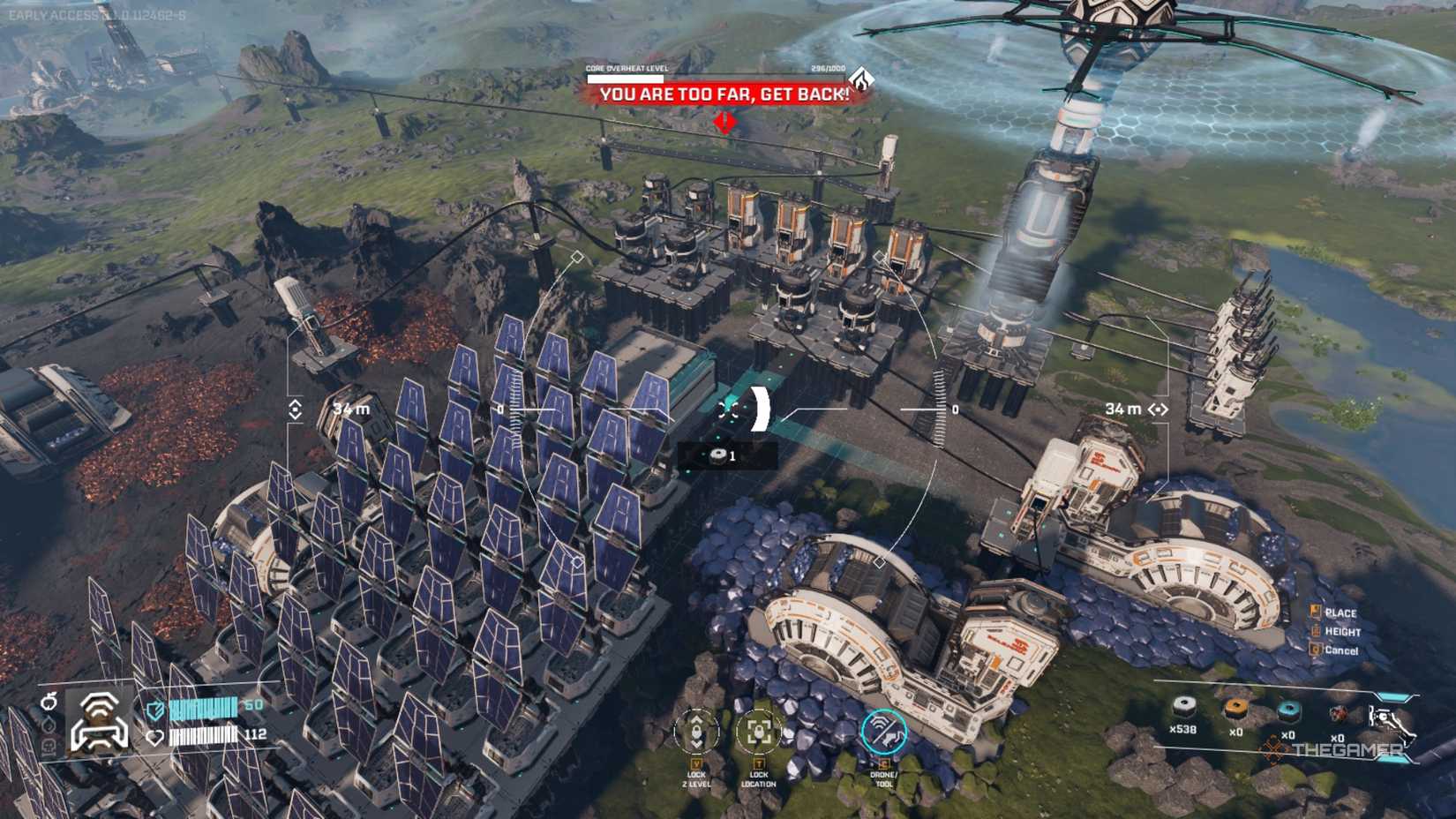This screenshot has height=819, width=1456.
Task: Select the red resource slot with x0
Action: pyautogui.click(x=1339, y=713)
